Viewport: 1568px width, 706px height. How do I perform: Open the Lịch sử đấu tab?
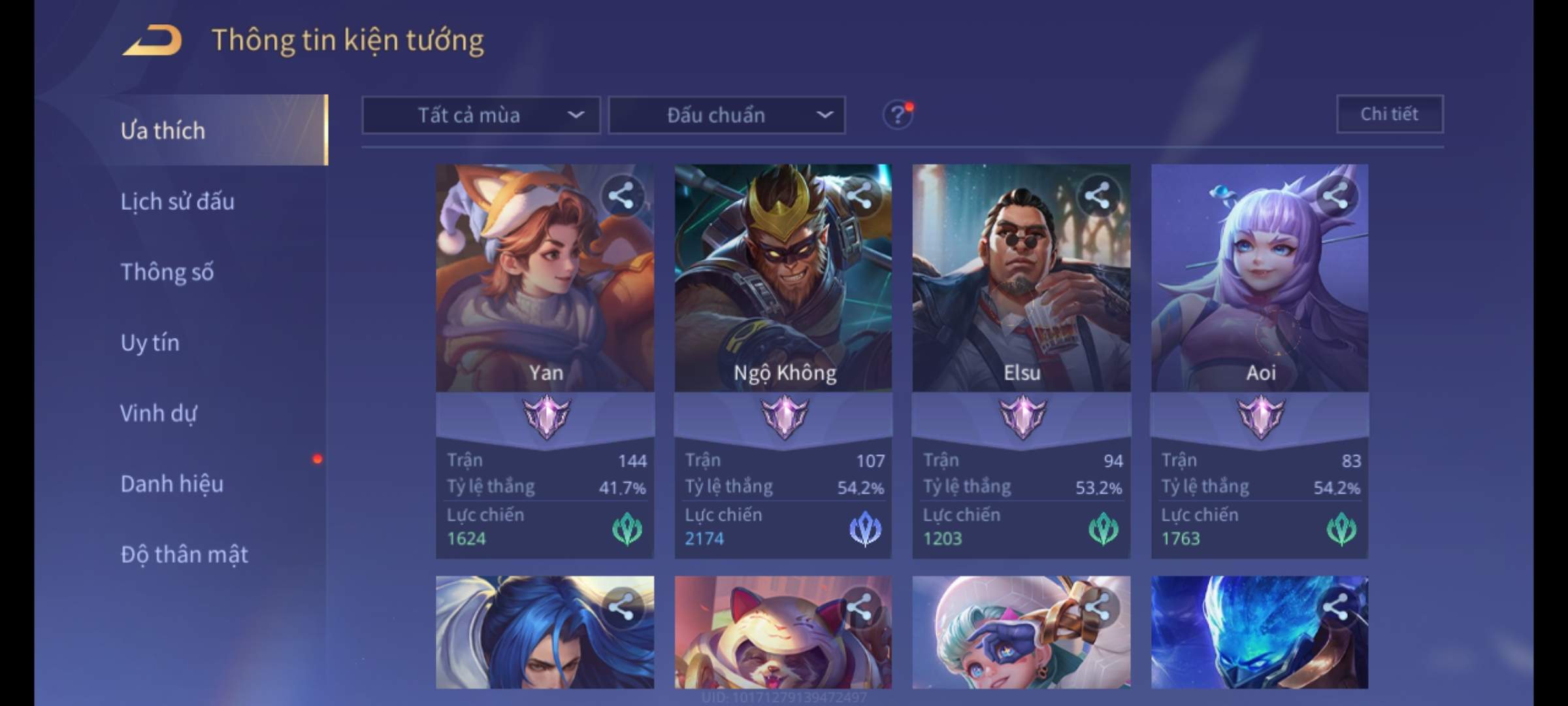177,201
